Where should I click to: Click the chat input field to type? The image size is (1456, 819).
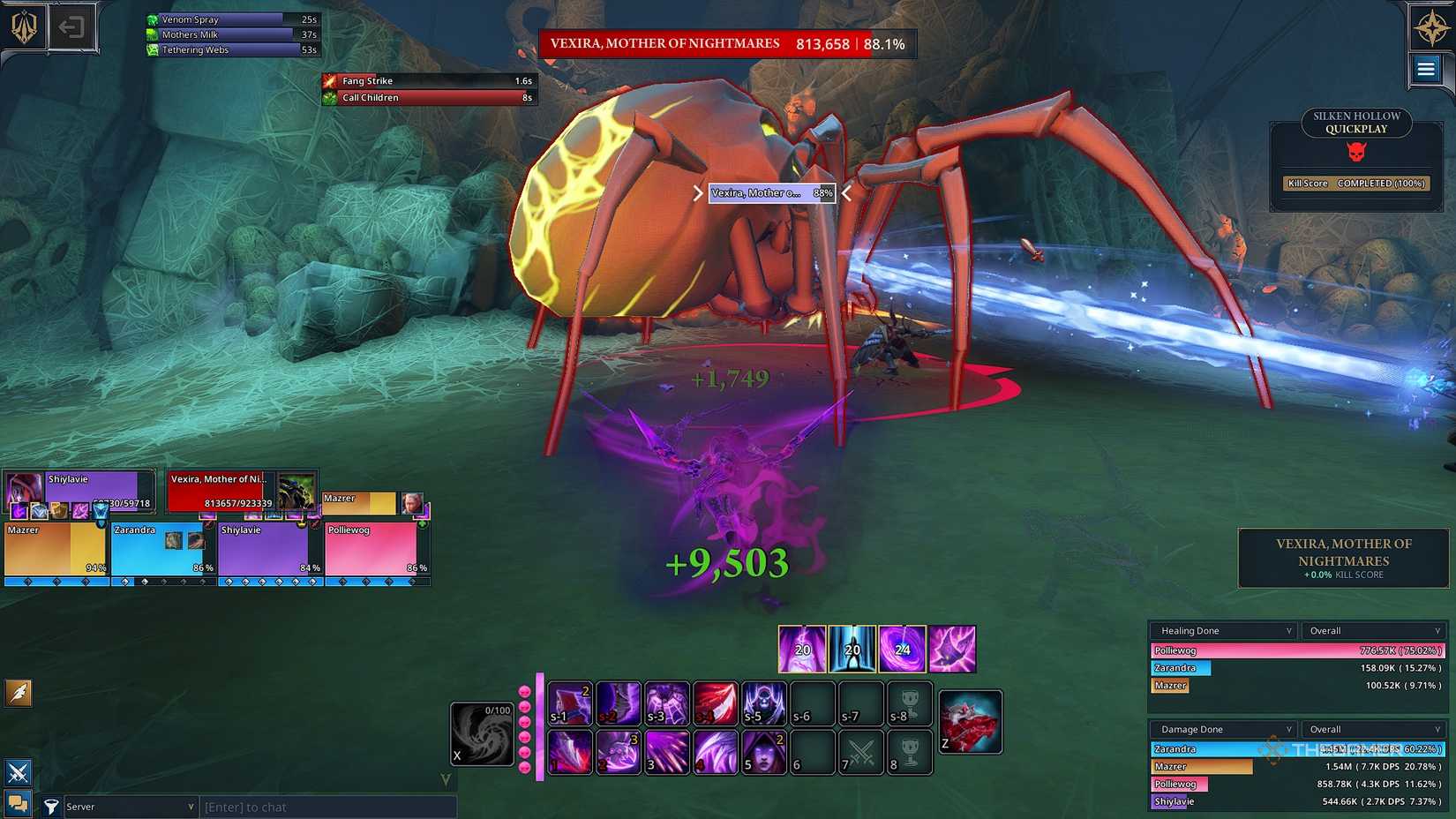[326, 806]
